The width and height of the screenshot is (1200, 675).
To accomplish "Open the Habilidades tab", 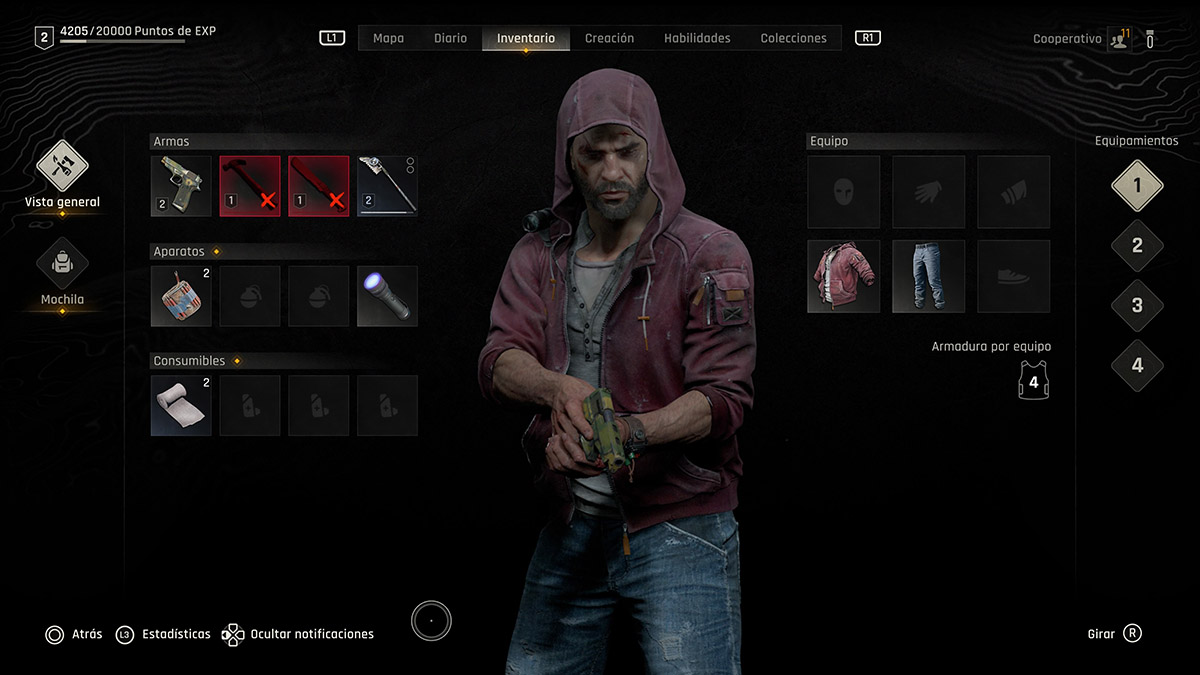I will pyautogui.click(x=697, y=38).
